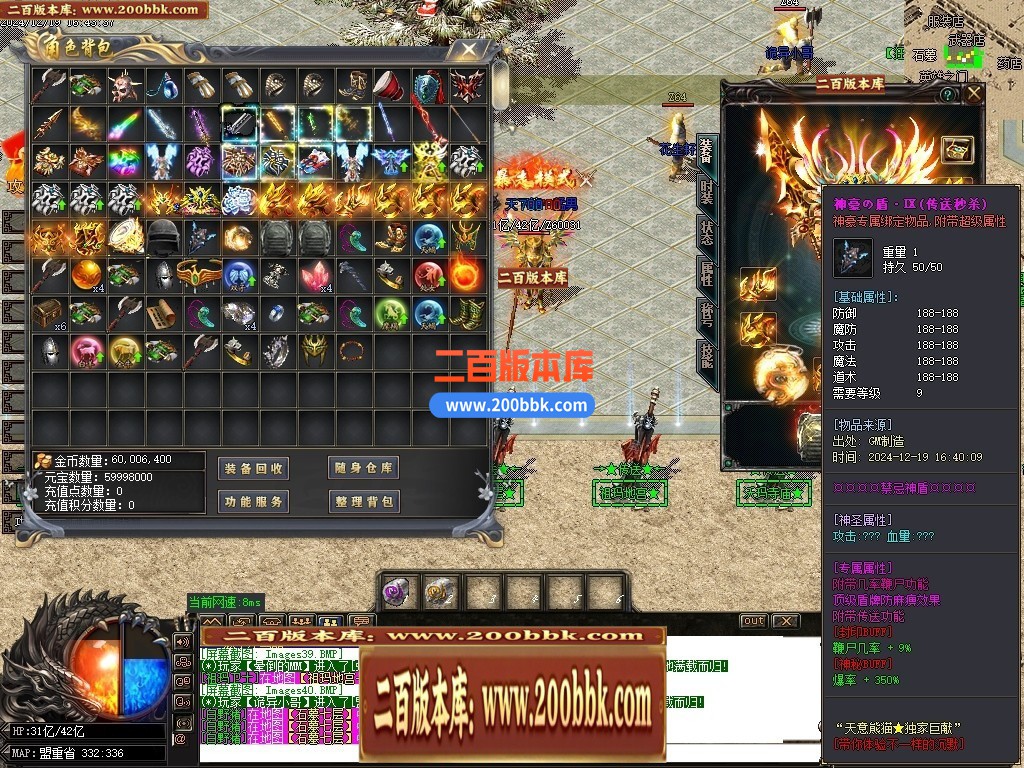Image resolution: width=1024 pixels, height=768 pixels.
Task: Open the treasure chest icon in equipment panel
Action: click(957, 148)
